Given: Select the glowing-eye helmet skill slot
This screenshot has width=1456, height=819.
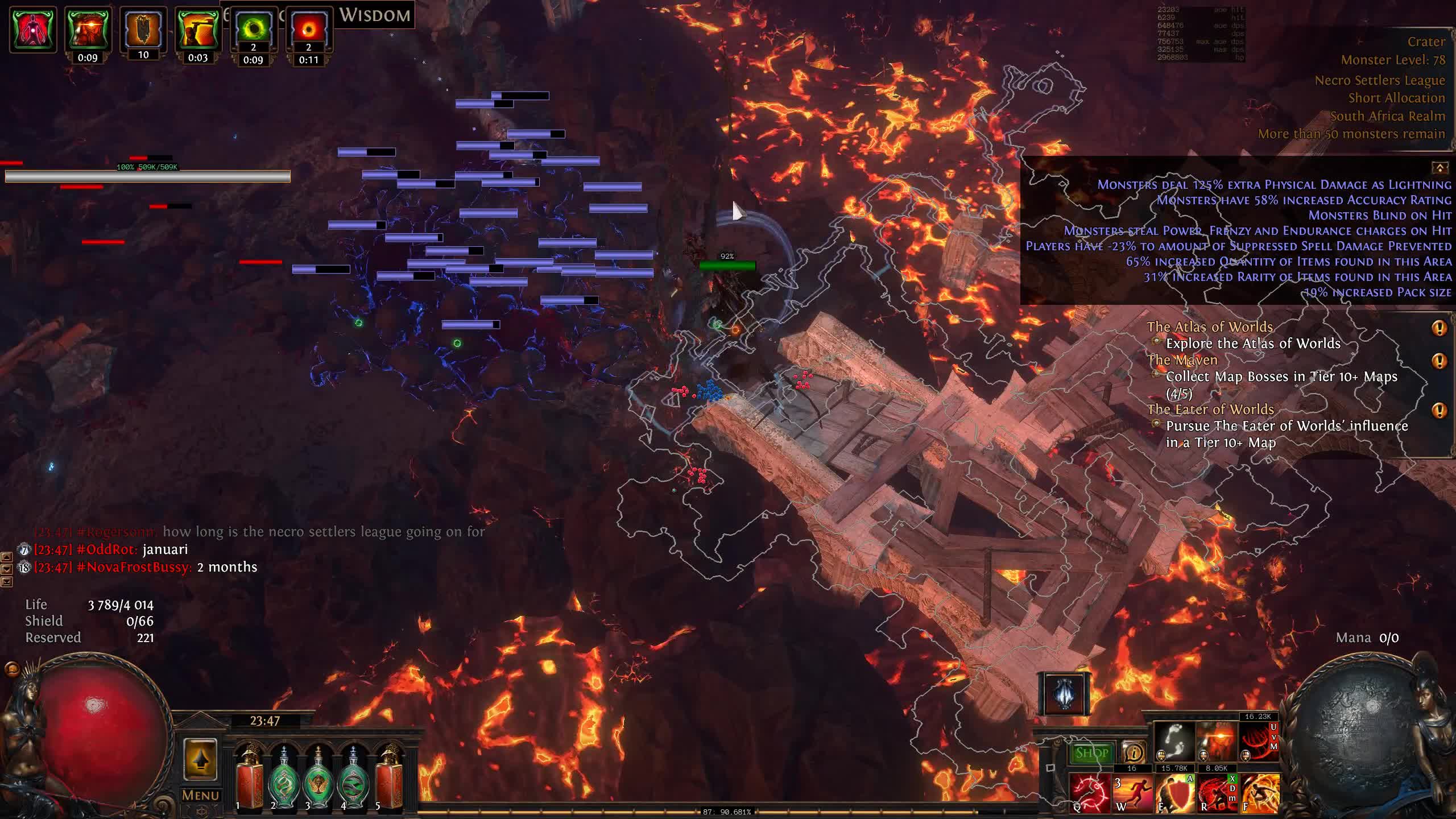Looking at the screenshot, I should [x=1217, y=742].
